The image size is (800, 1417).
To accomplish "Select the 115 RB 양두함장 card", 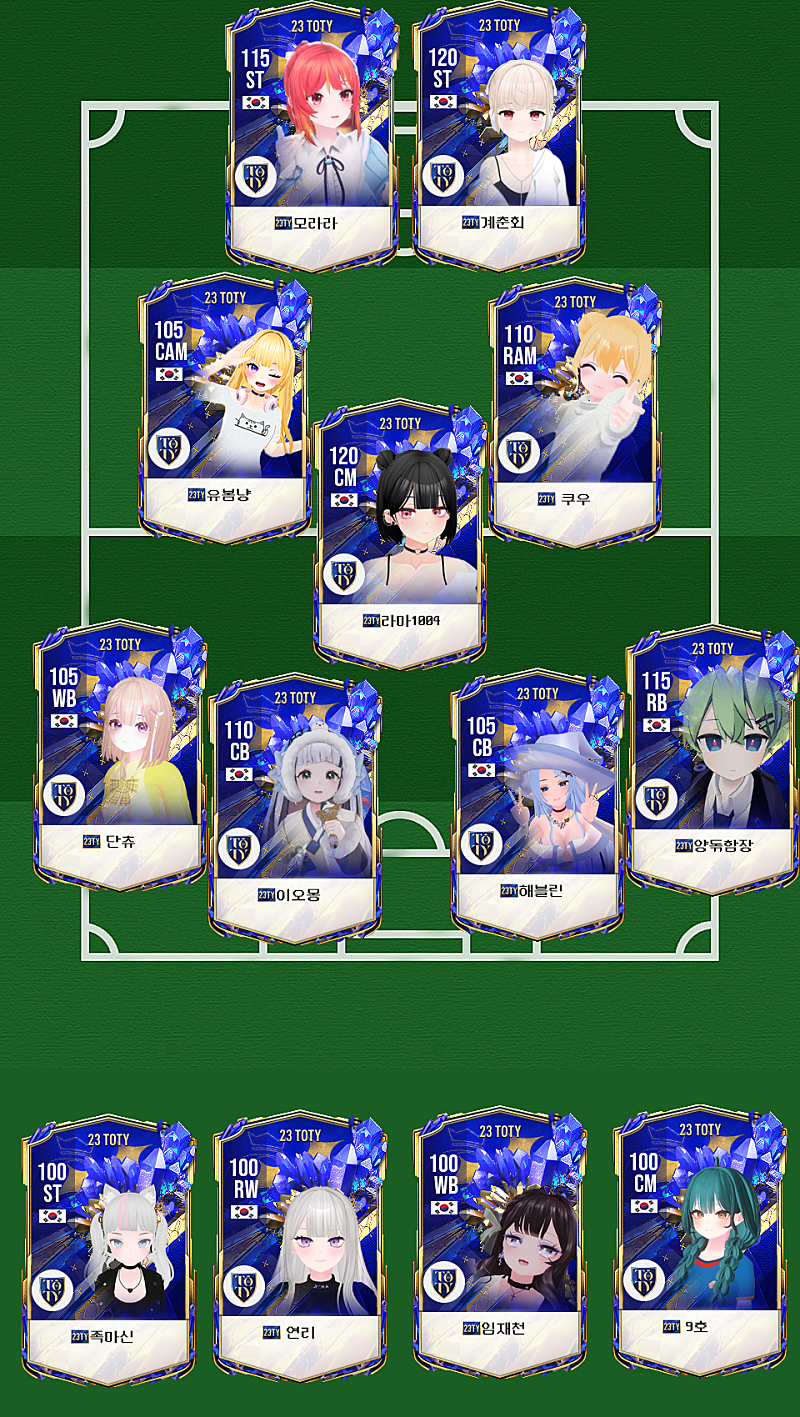I will pos(712,755).
